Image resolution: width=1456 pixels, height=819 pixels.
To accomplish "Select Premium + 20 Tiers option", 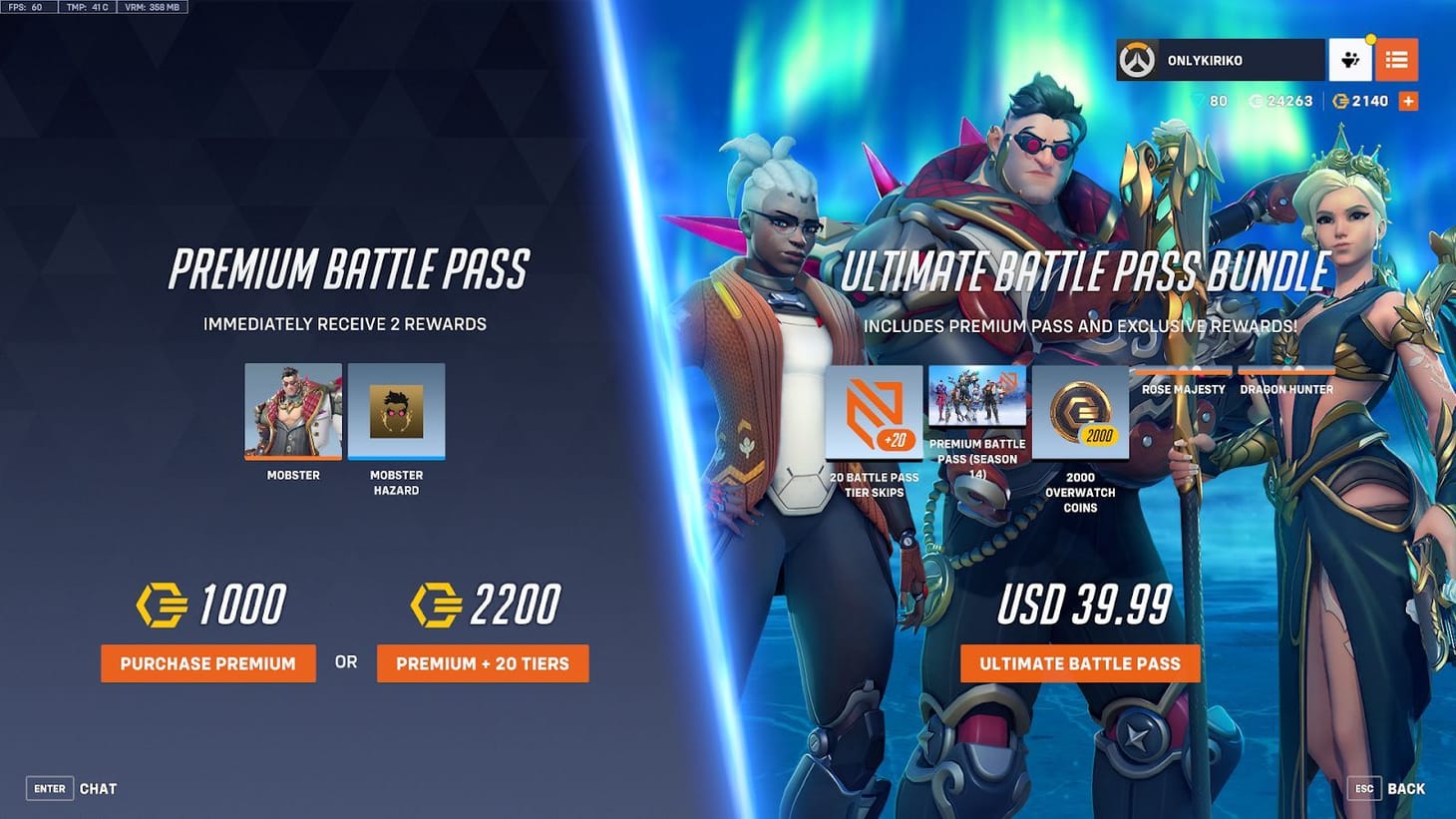I will (484, 662).
